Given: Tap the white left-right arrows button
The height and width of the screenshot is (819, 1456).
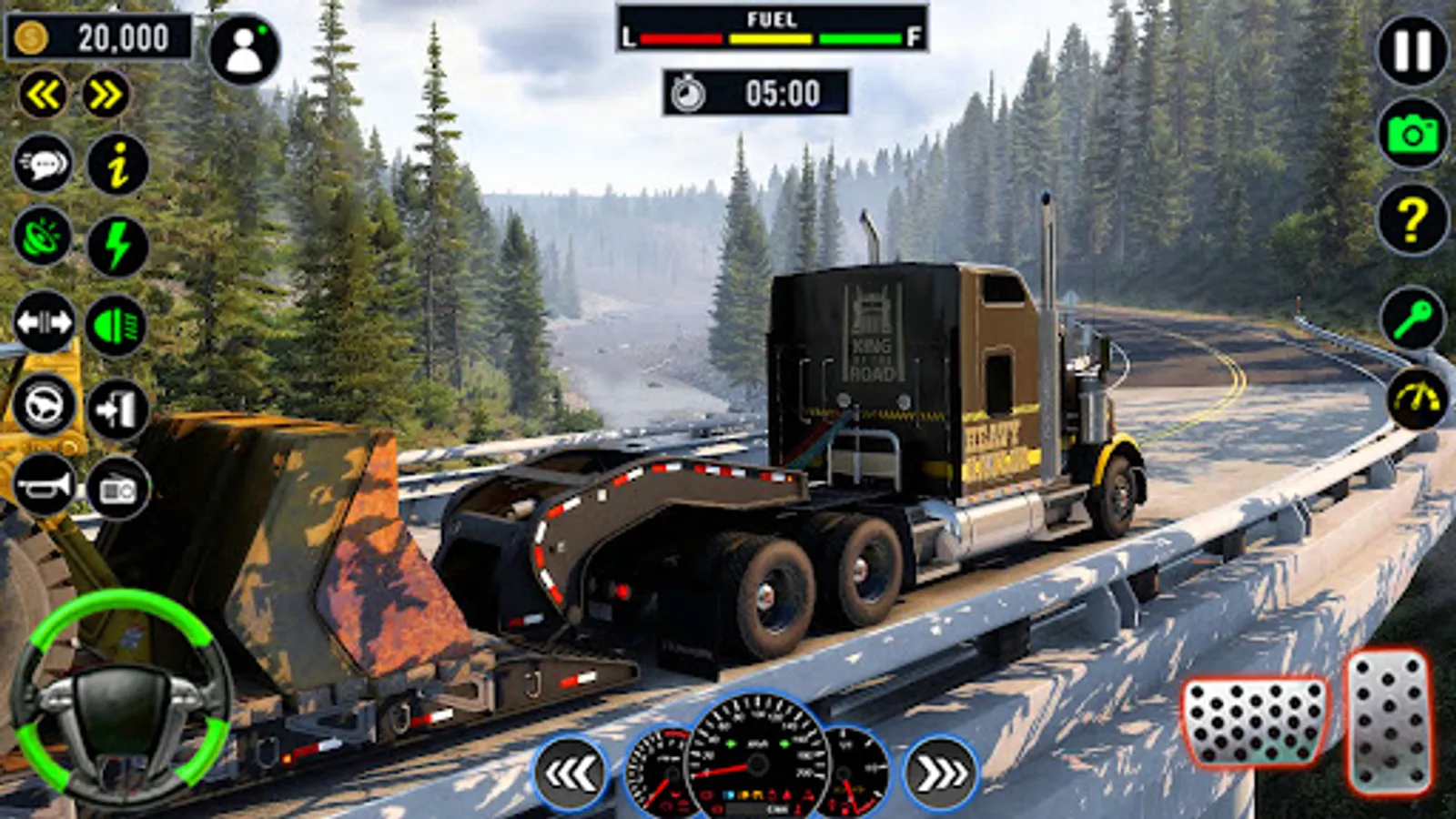Looking at the screenshot, I should pyautogui.click(x=43, y=323).
